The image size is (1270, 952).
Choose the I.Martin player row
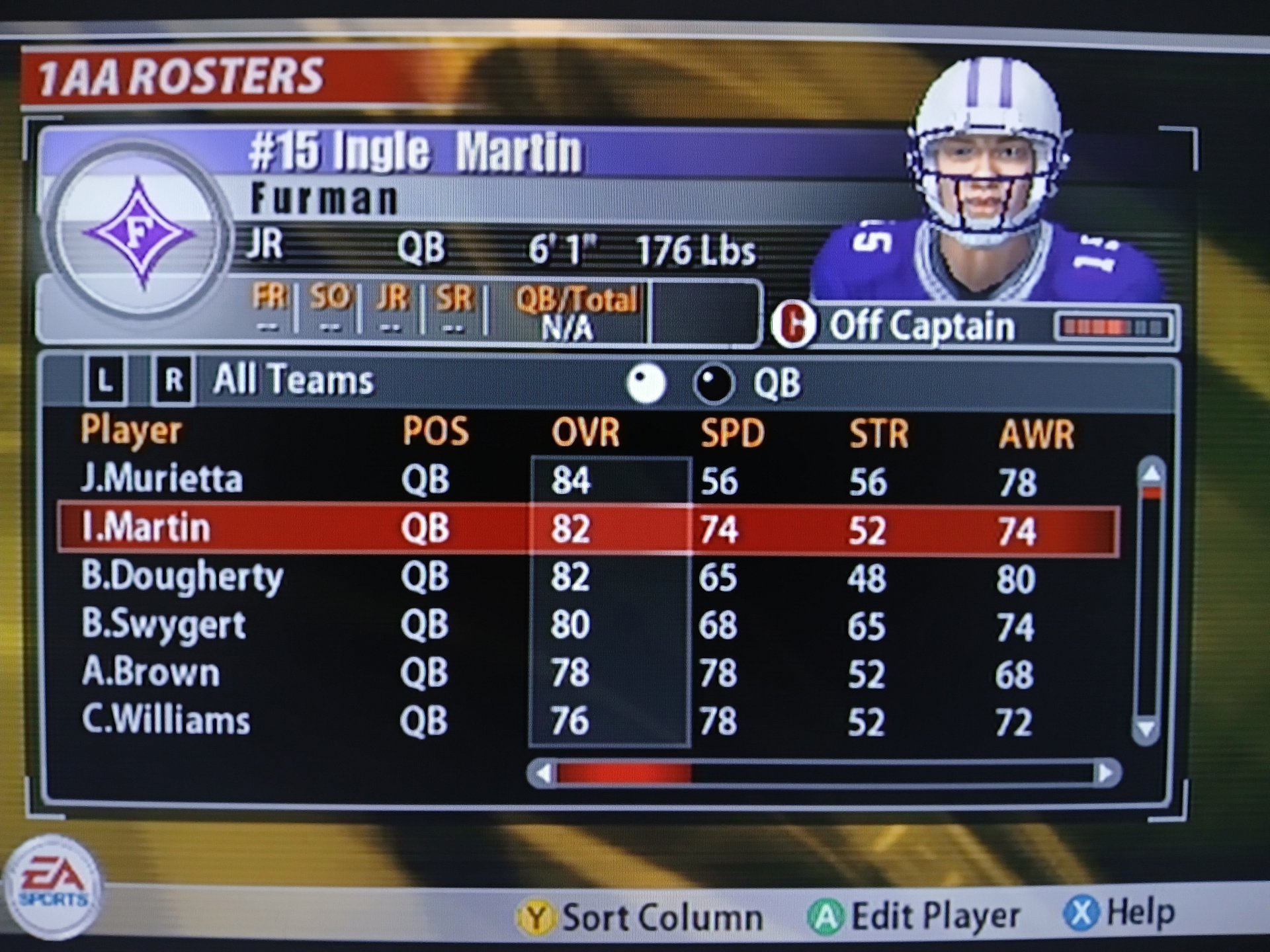[x=146, y=528]
